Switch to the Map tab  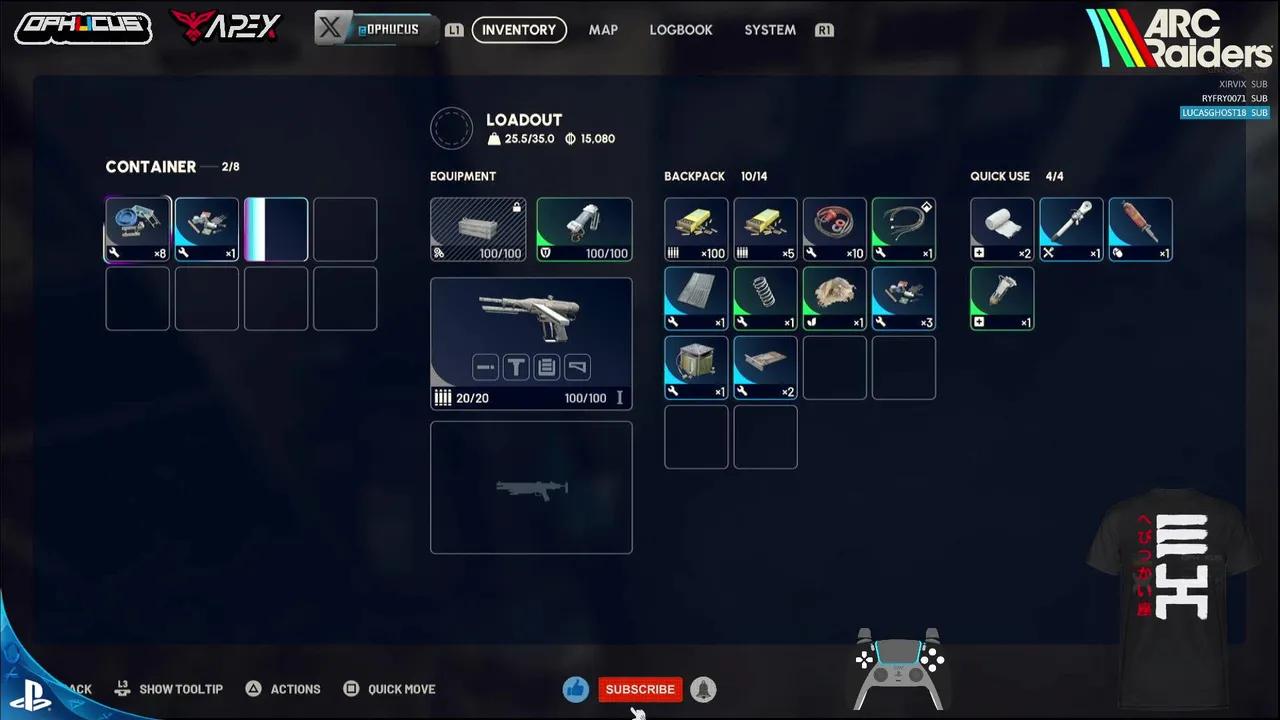[603, 30]
